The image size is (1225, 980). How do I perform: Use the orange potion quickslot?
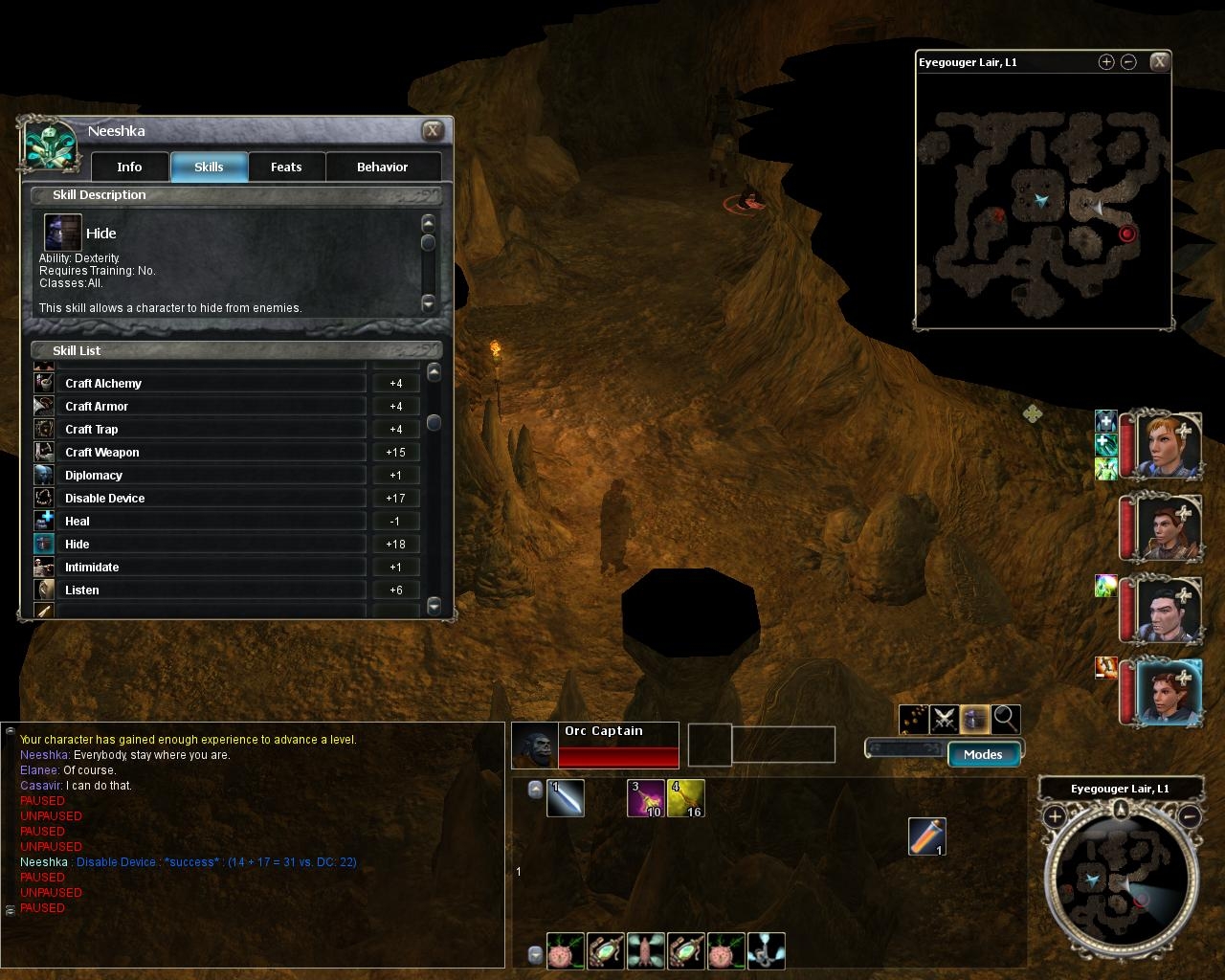(x=926, y=836)
